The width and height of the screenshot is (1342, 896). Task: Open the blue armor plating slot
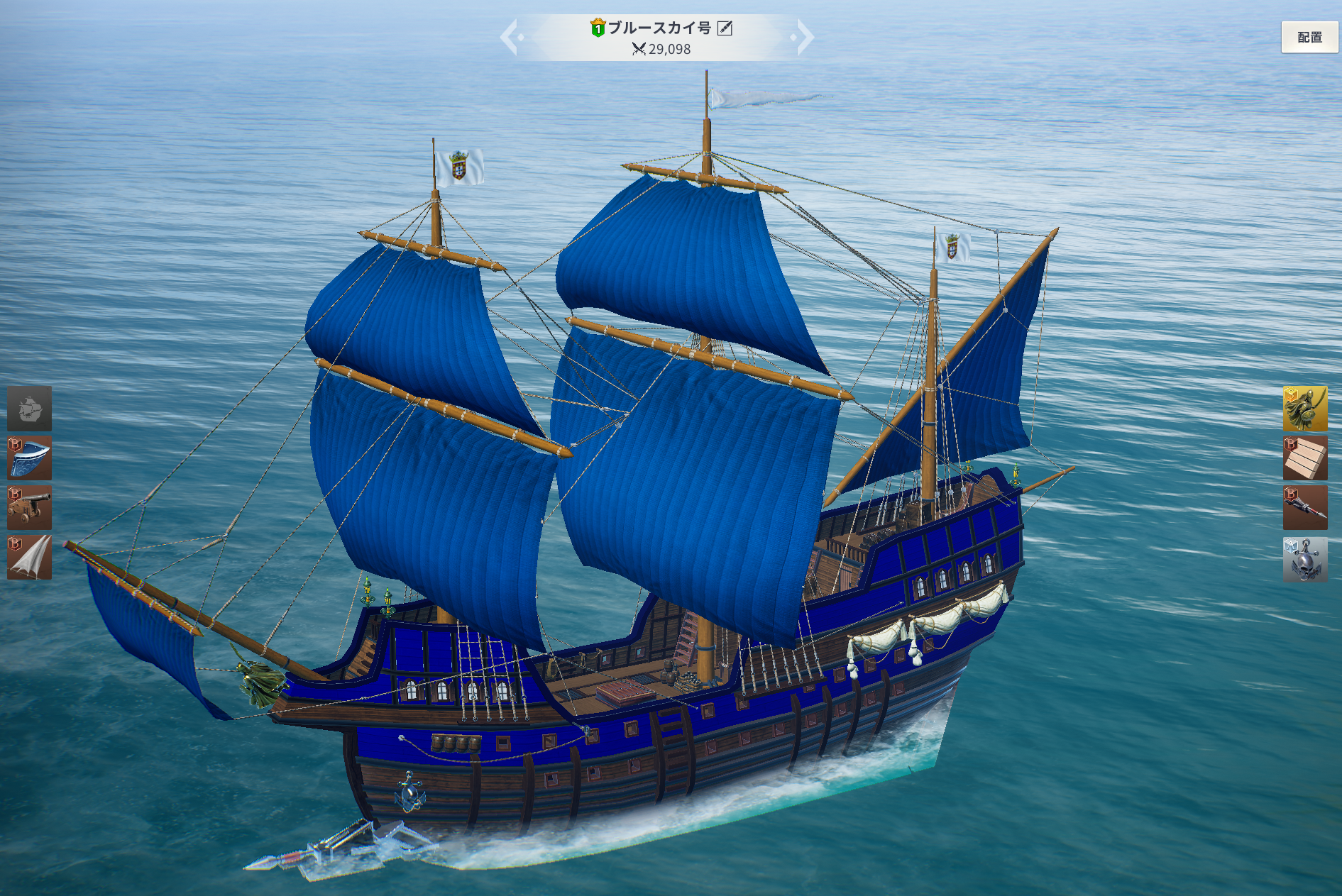click(x=30, y=458)
